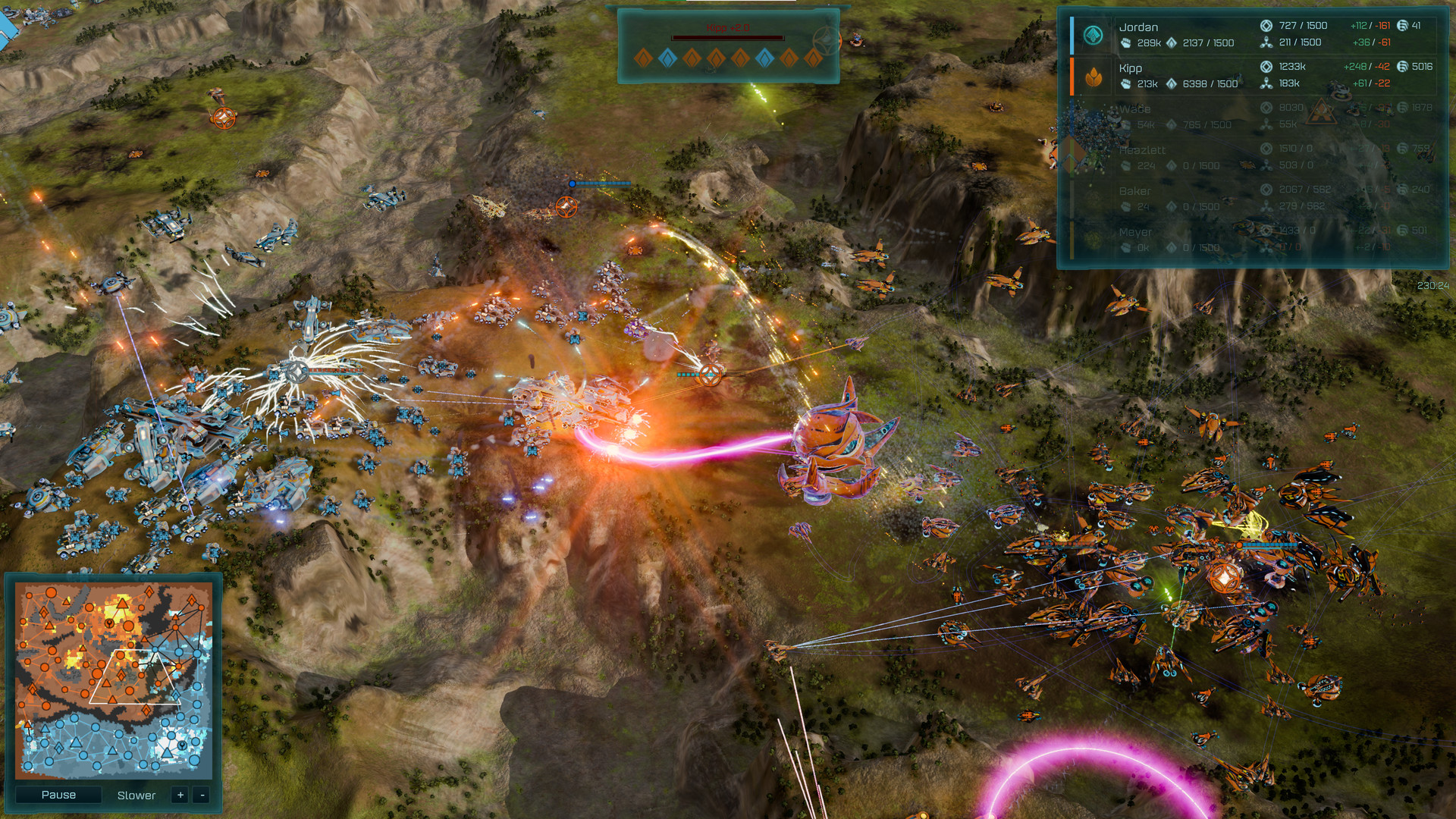Viewport: 1456px width, 819px height.
Task: Click the + game speed stepper
Action: coord(179,795)
